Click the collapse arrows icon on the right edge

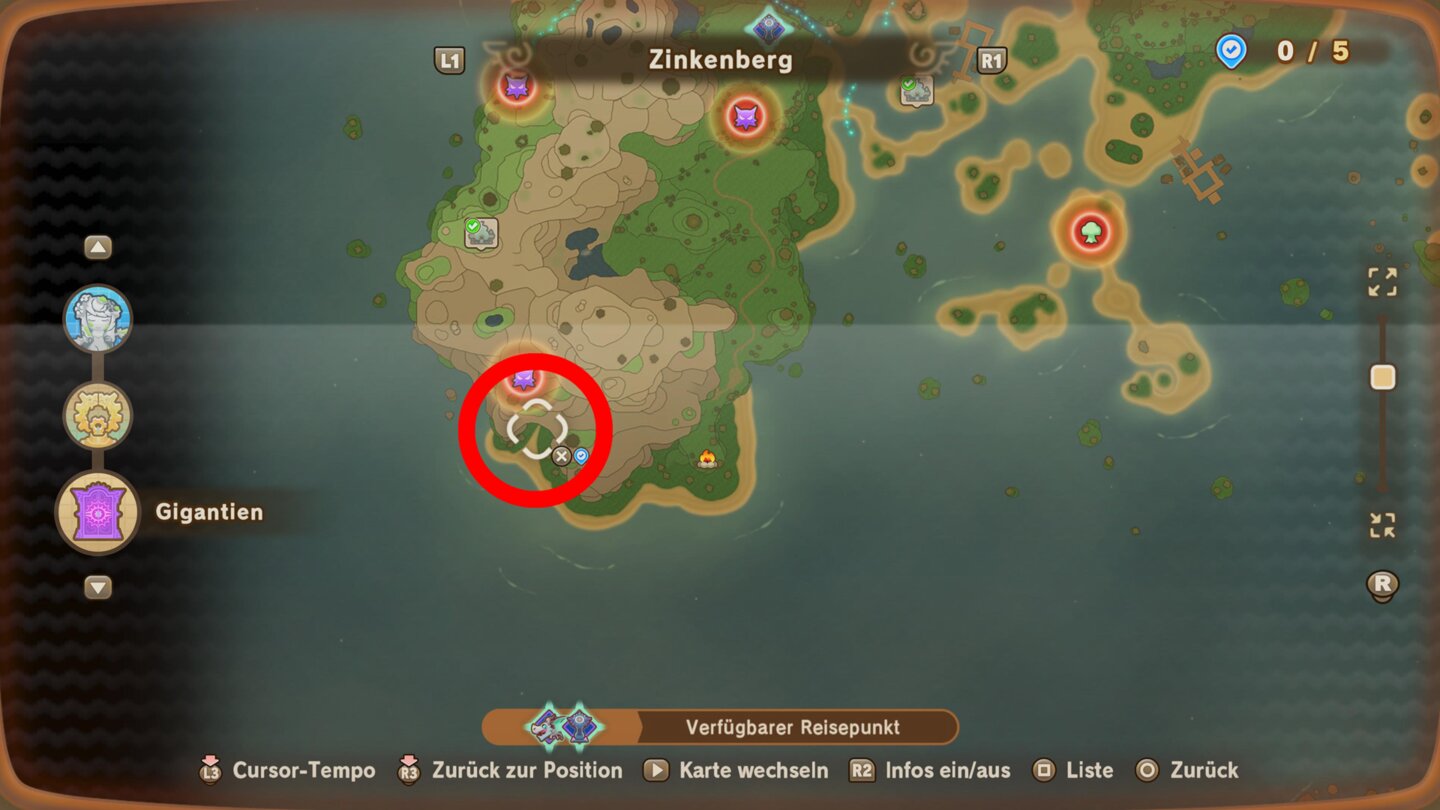(x=1381, y=523)
